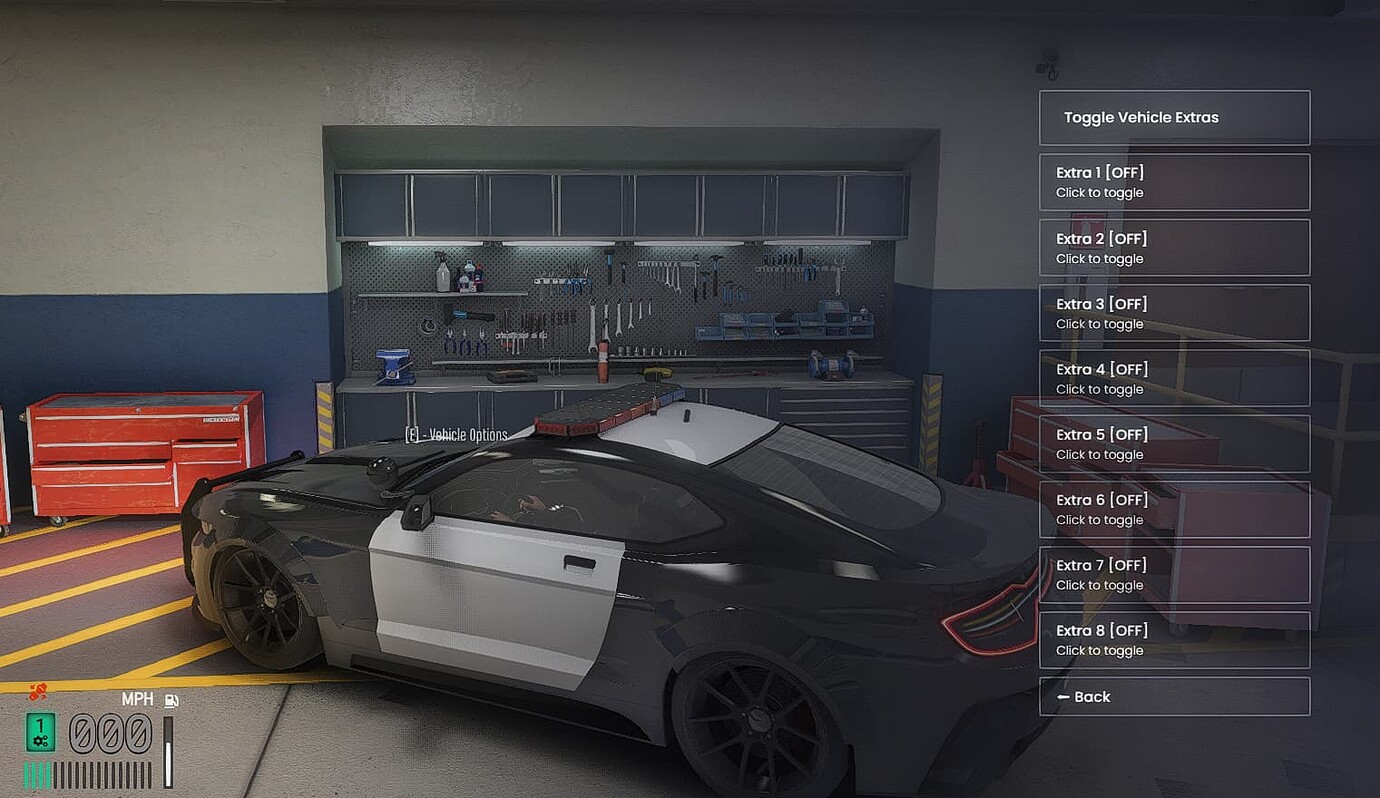
Task: Click the fuel pump icon beside MPH
Action: coord(170,700)
